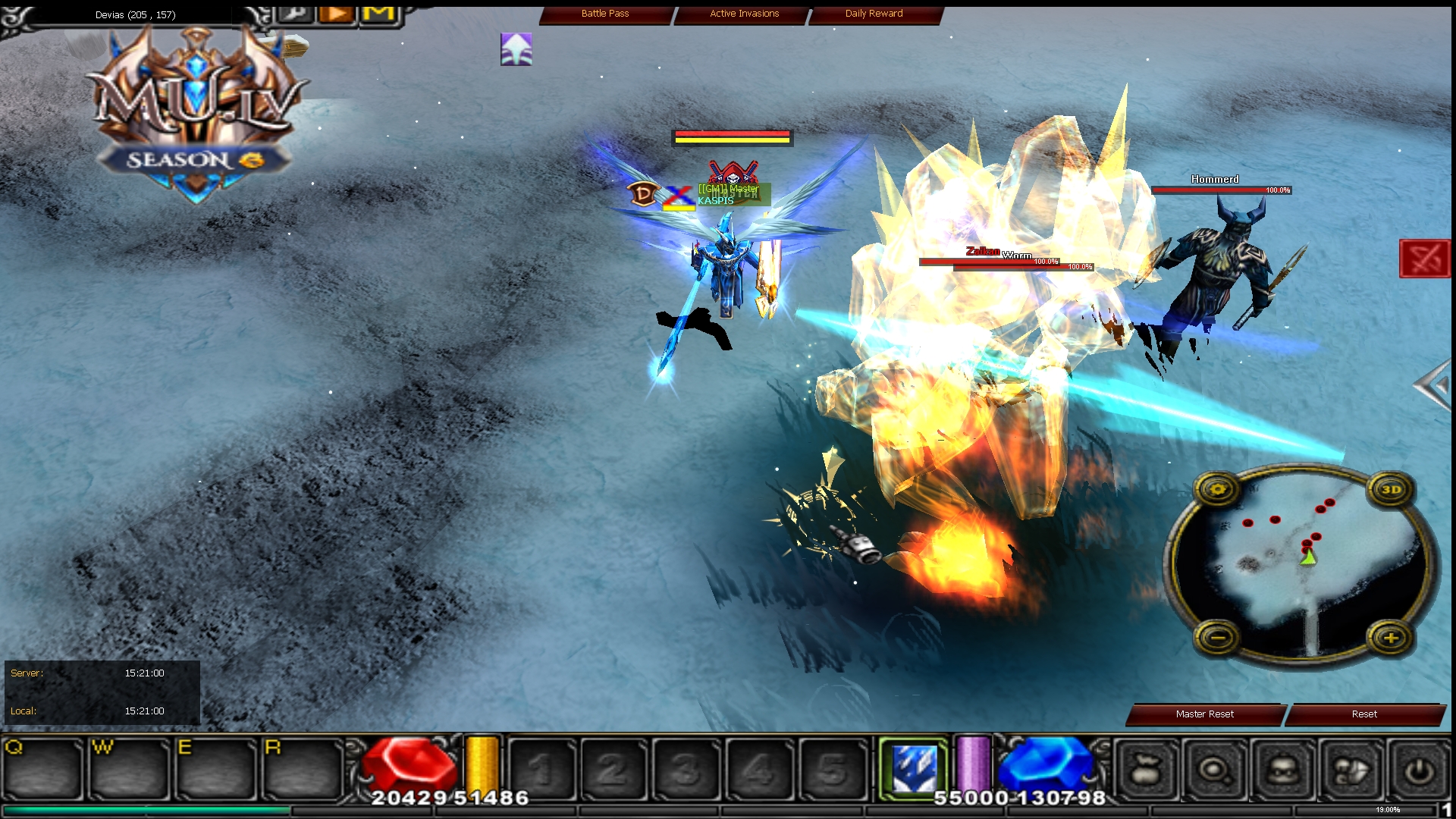Select the Reset button
Viewport: 1456px width, 819px height.
tap(1363, 714)
